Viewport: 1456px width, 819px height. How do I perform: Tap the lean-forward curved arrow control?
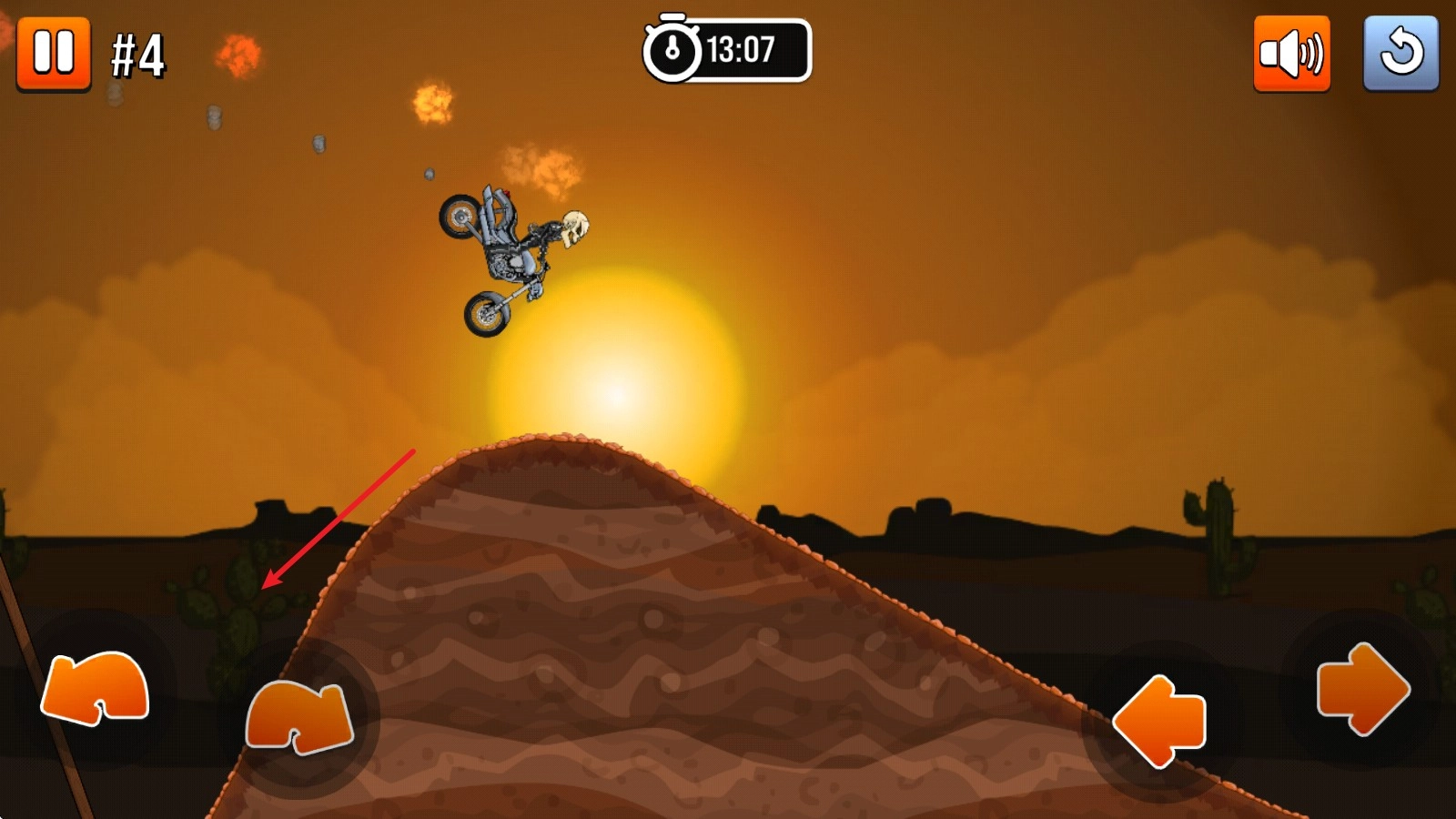[299, 717]
